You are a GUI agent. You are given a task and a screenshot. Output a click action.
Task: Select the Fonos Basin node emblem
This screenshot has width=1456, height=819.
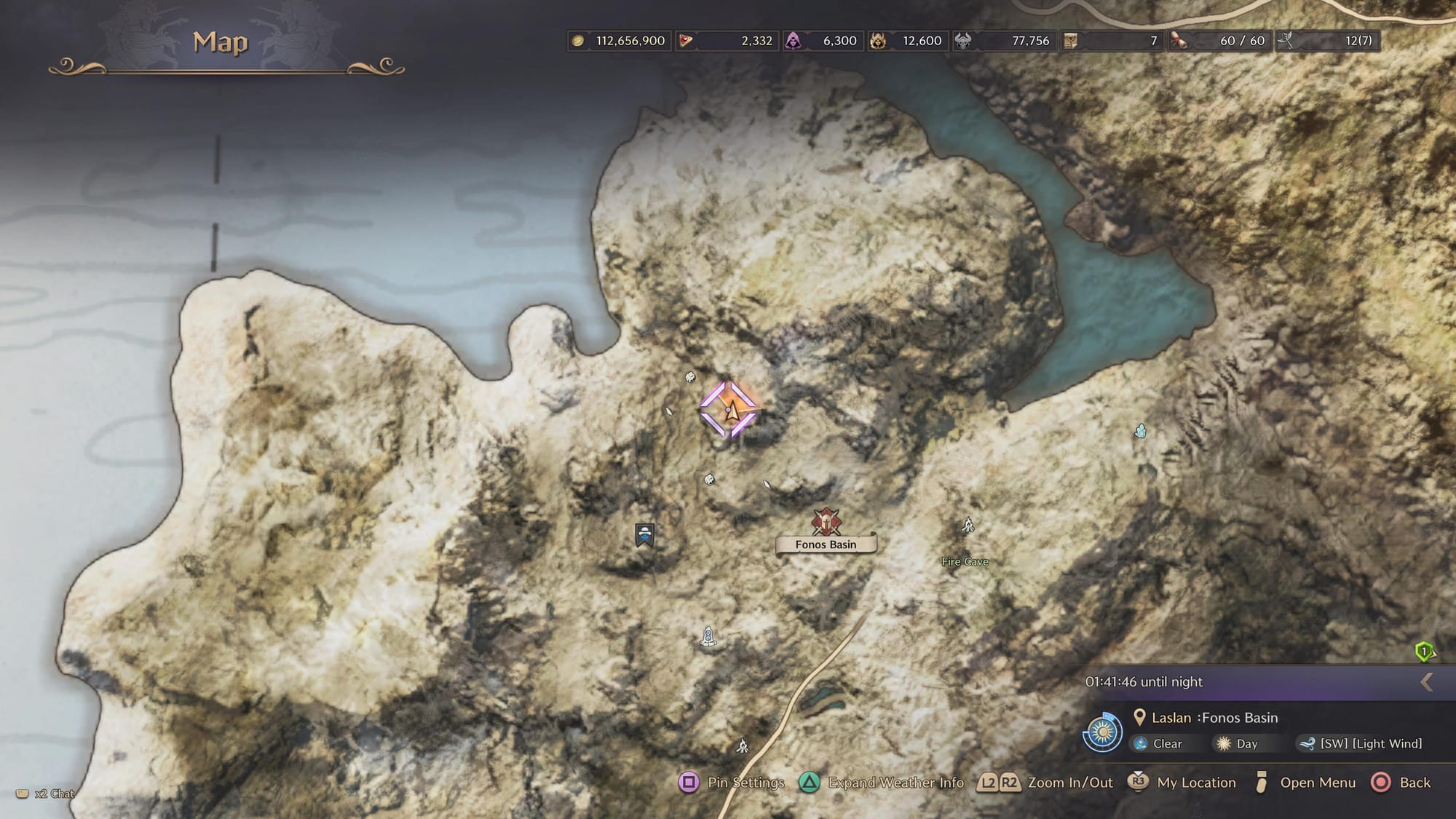(826, 522)
